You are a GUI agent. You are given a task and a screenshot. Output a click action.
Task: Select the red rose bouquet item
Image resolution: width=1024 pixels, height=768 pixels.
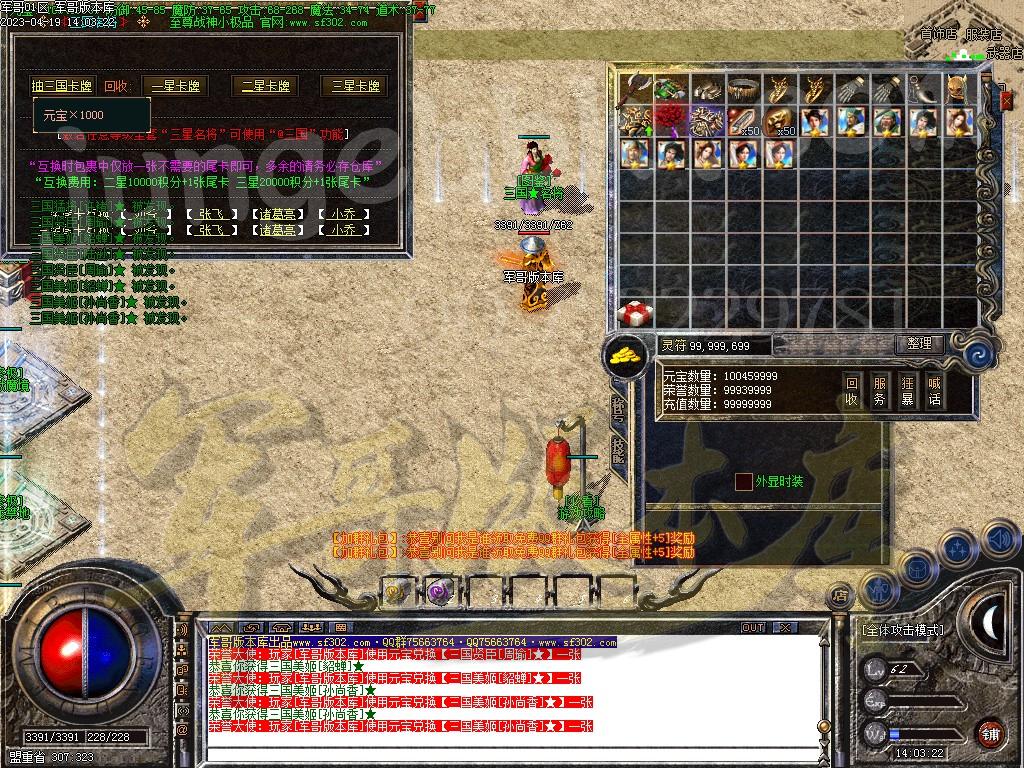pyautogui.click(x=672, y=122)
